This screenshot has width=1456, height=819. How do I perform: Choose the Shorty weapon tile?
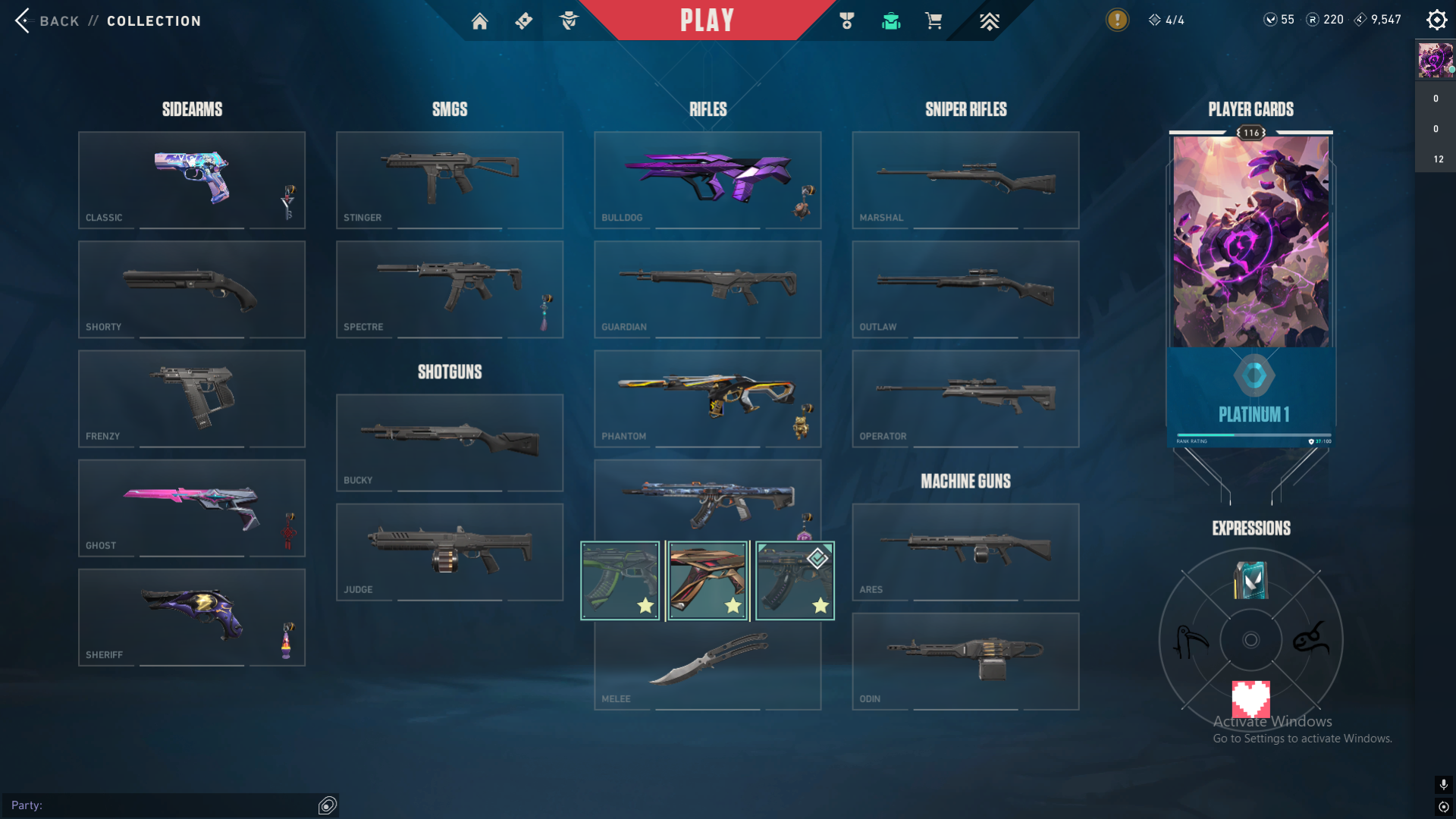pos(192,289)
